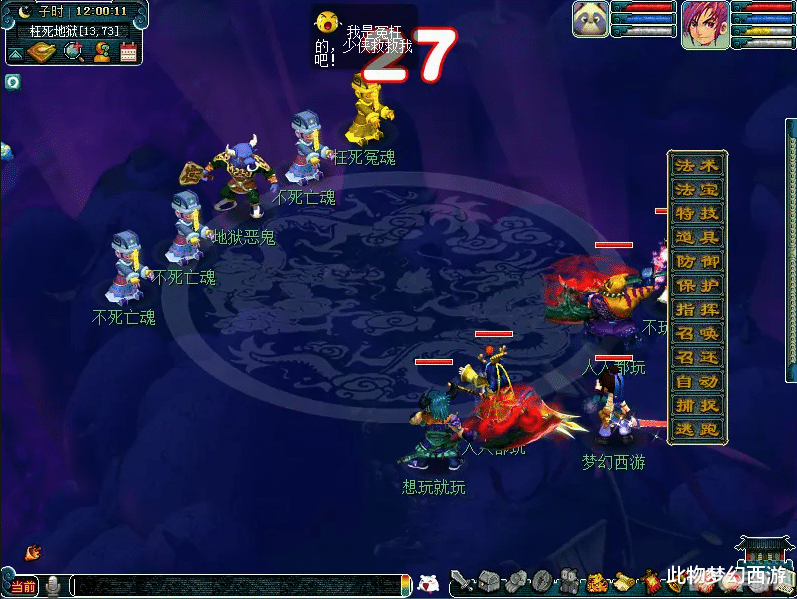797x599 pixels.
Task: Open the pink-haired character portrait
Action: (703, 24)
